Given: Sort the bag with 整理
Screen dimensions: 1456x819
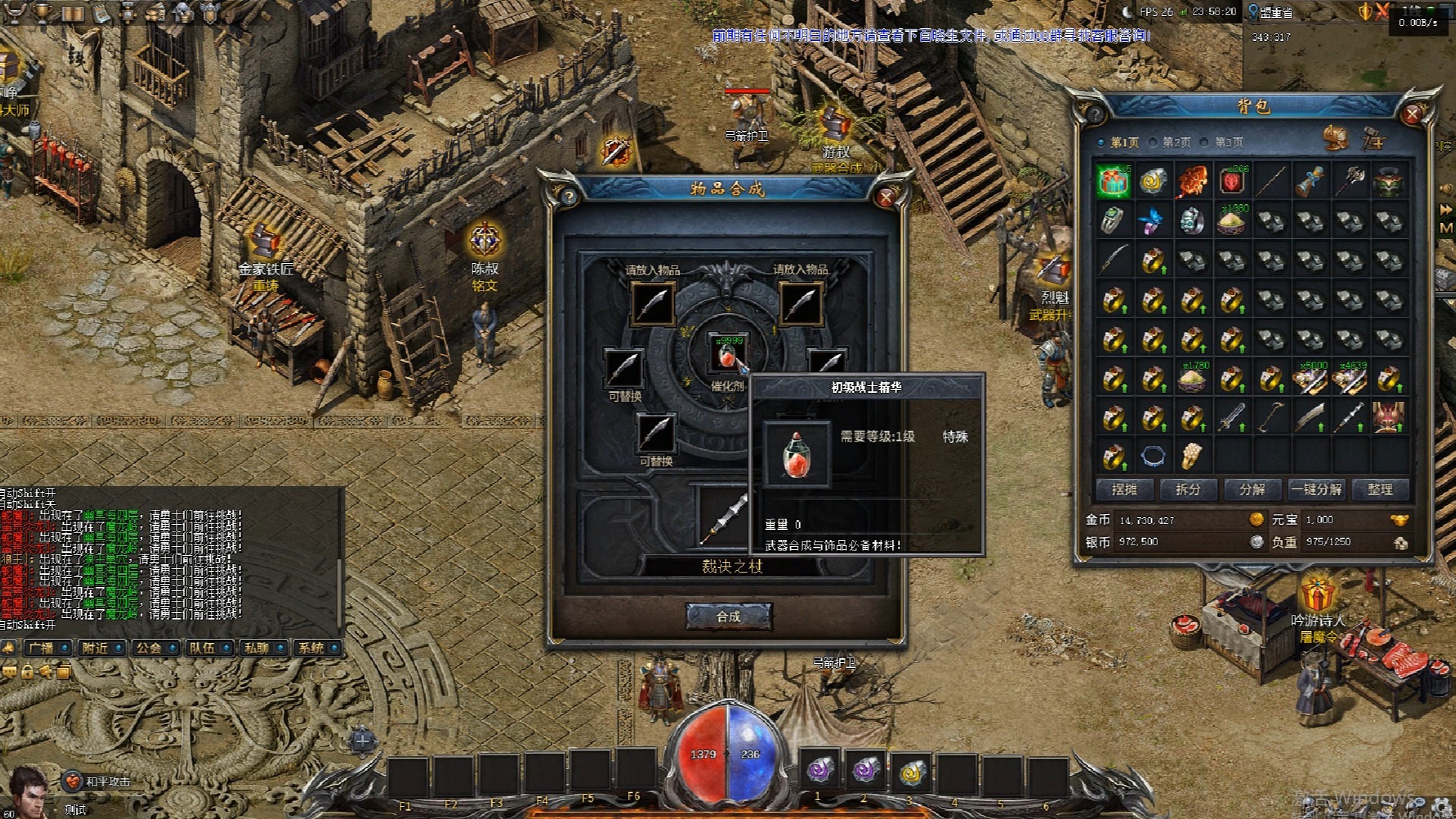Looking at the screenshot, I should 1379,490.
